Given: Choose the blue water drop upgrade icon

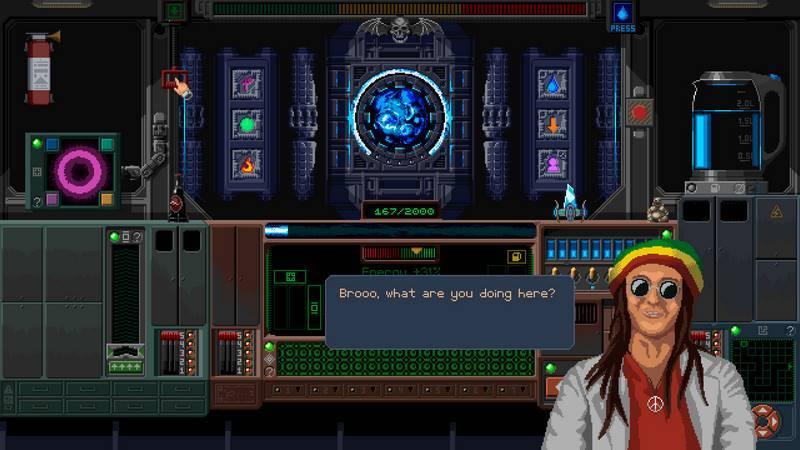Looking at the screenshot, I should (x=552, y=83).
